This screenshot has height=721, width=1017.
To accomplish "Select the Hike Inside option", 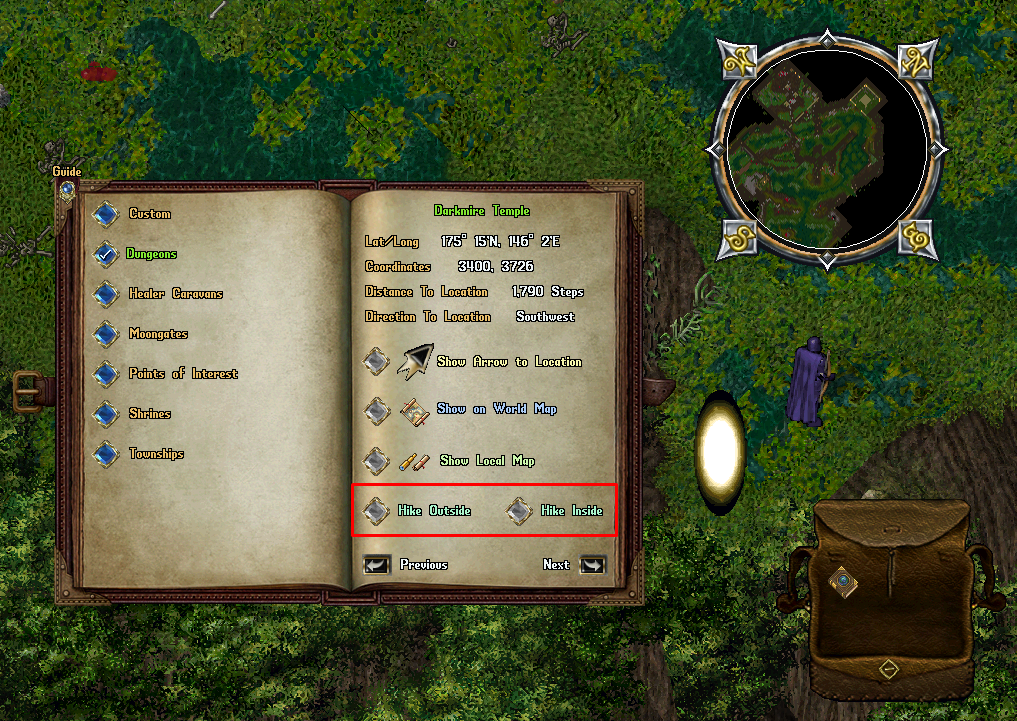I will (x=518, y=511).
